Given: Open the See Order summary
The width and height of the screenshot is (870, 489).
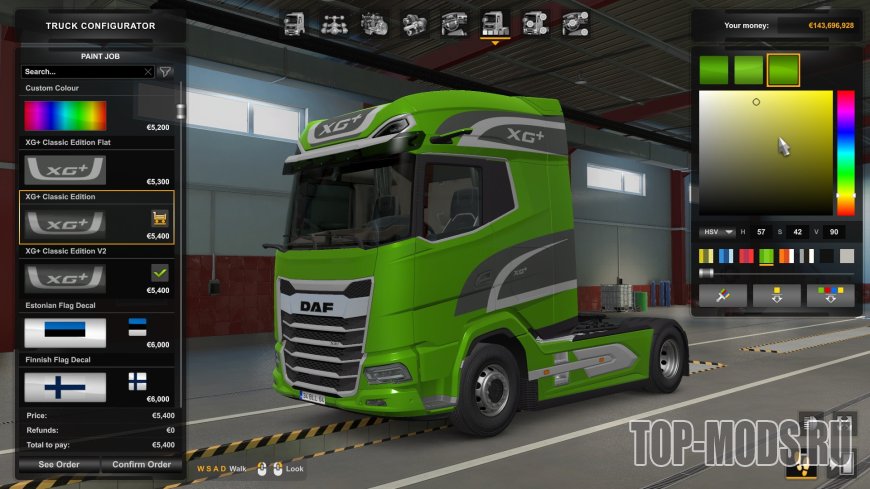Looking at the screenshot, I should point(59,464).
